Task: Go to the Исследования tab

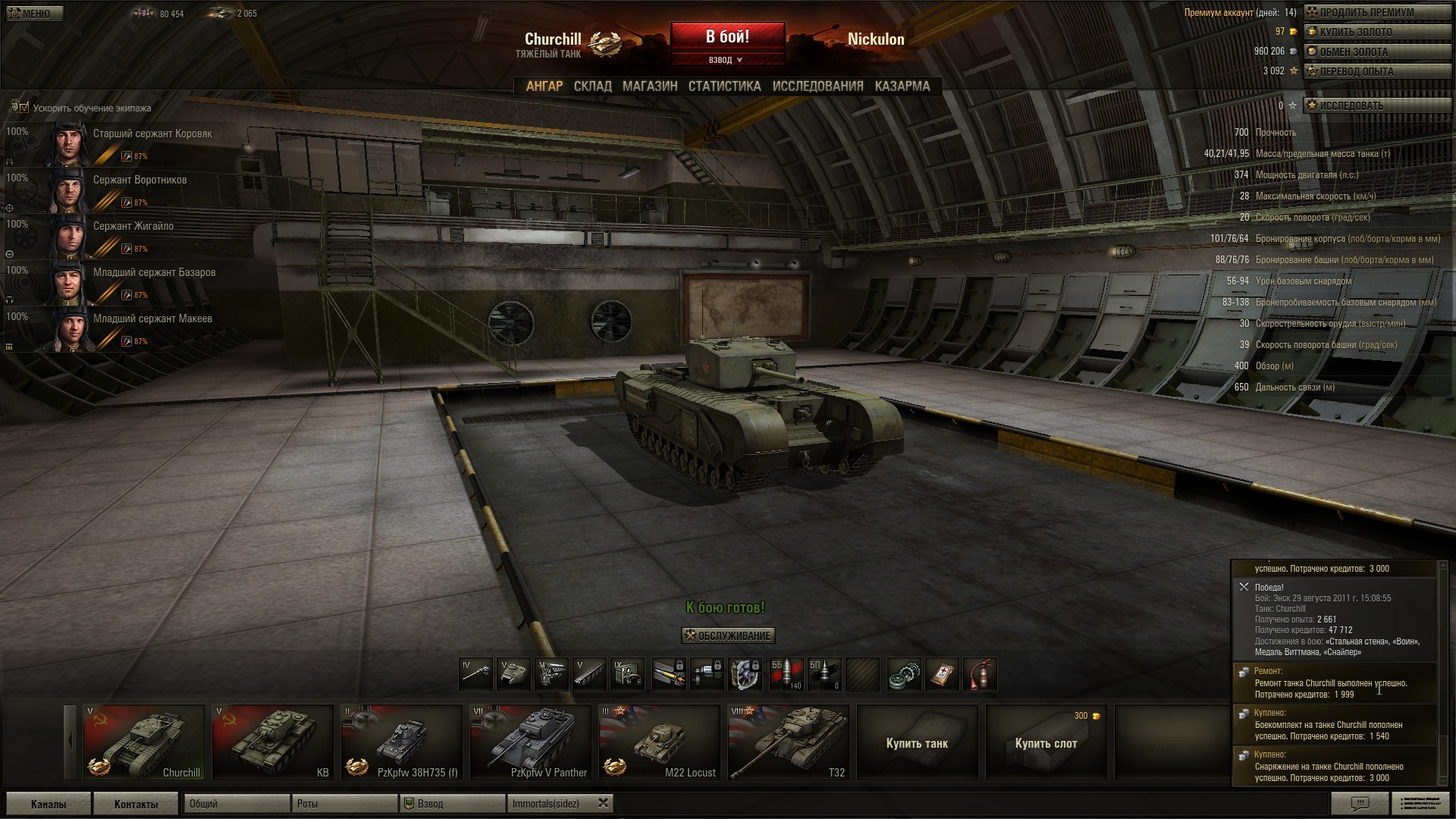Action: pos(817,86)
